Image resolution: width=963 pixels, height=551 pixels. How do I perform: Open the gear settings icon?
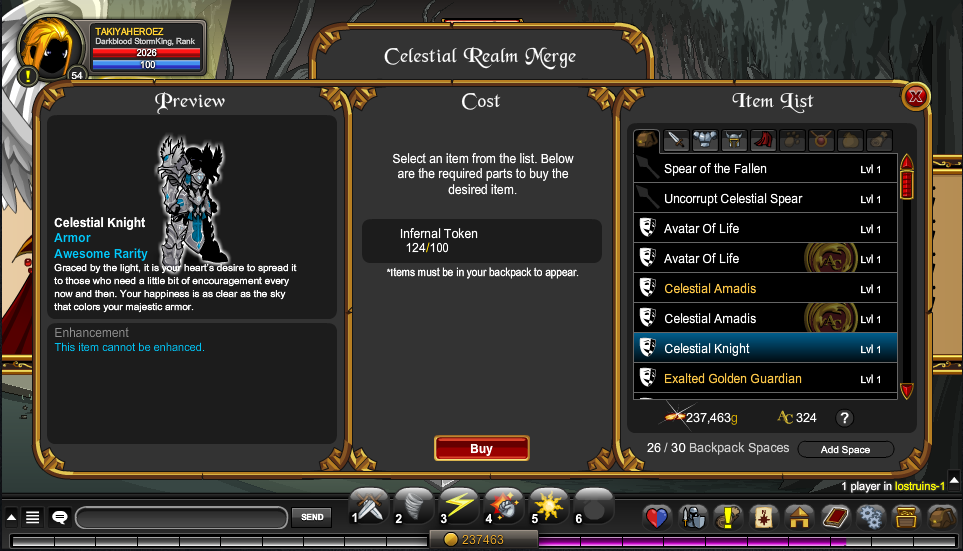(x=871, y=517)
